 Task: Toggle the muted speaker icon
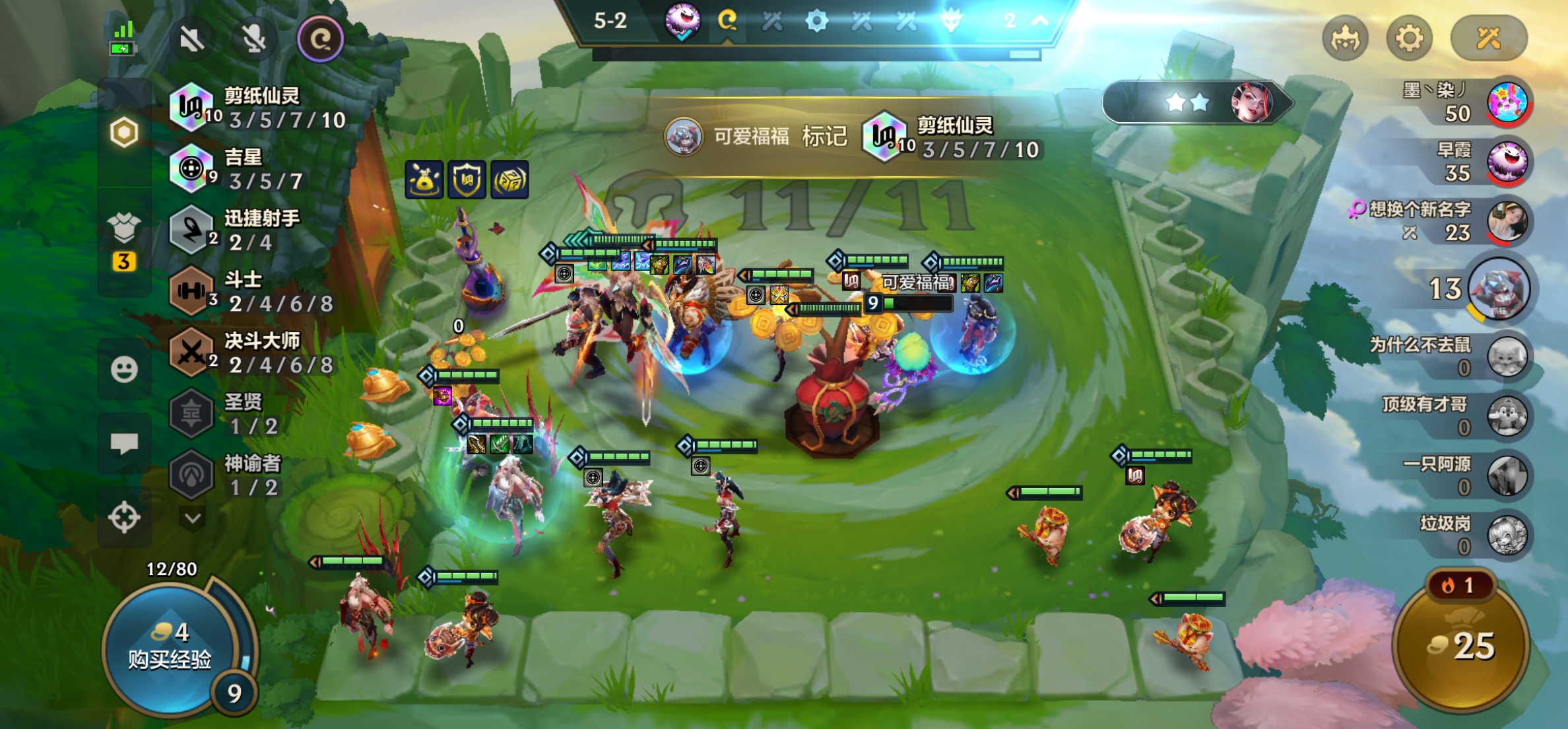(x=192, y=40)
